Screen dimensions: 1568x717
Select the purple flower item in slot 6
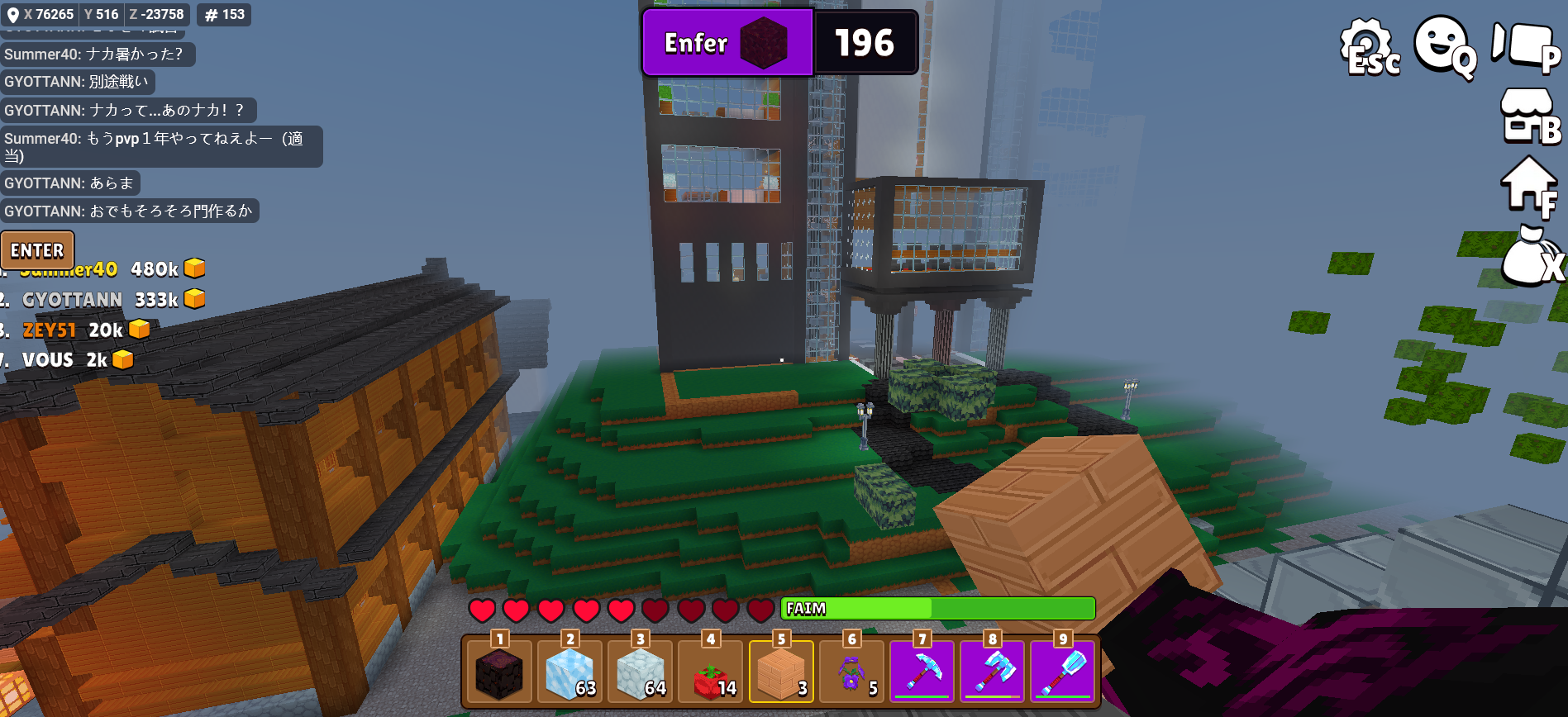click(851, 672)
